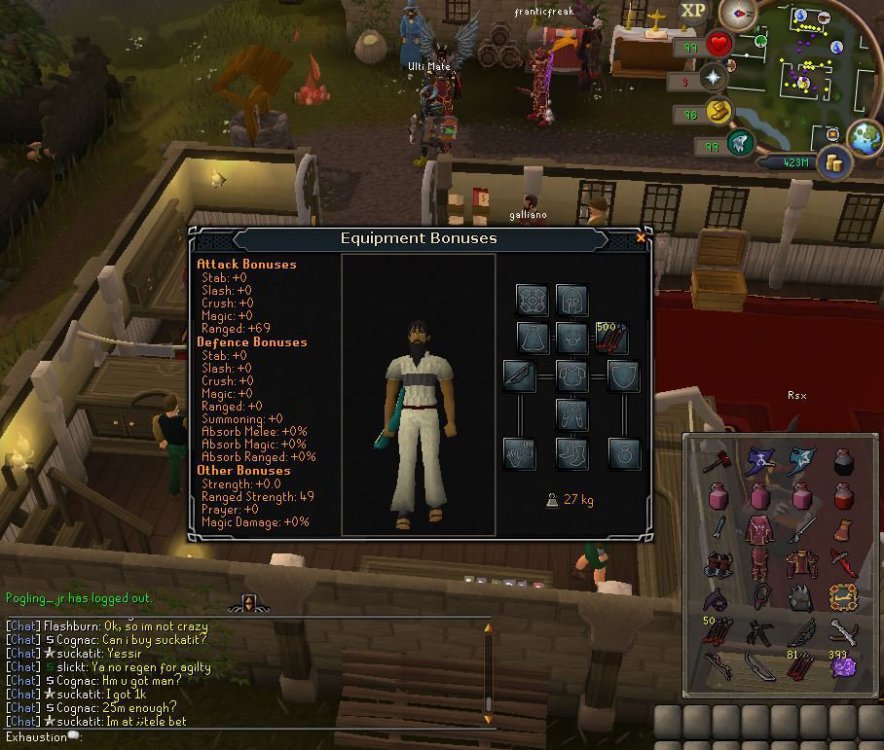Click the equipped bow weapon slot

point(519,376)
